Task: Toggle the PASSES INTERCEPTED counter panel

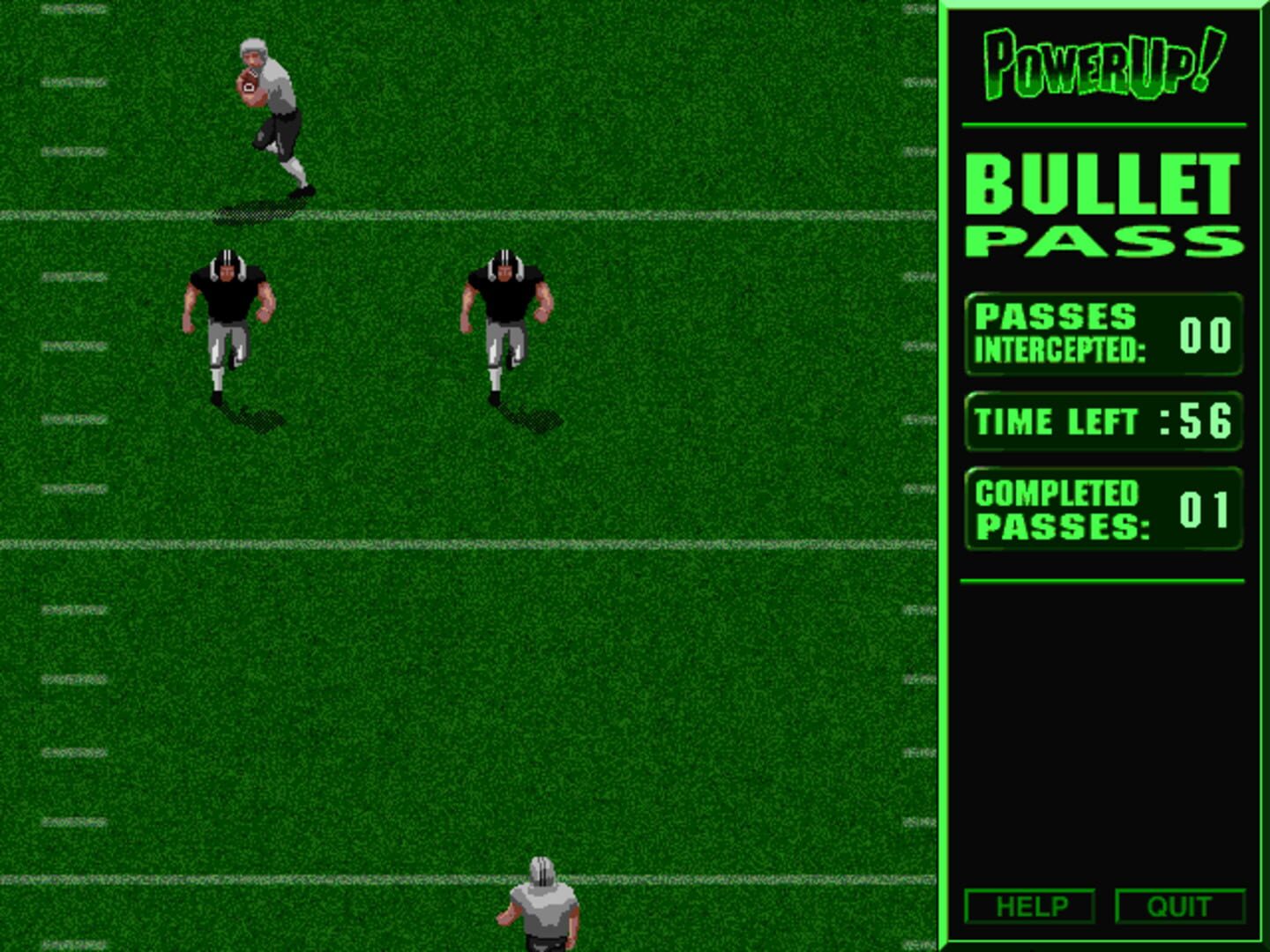Action: tap(1101, 337)
